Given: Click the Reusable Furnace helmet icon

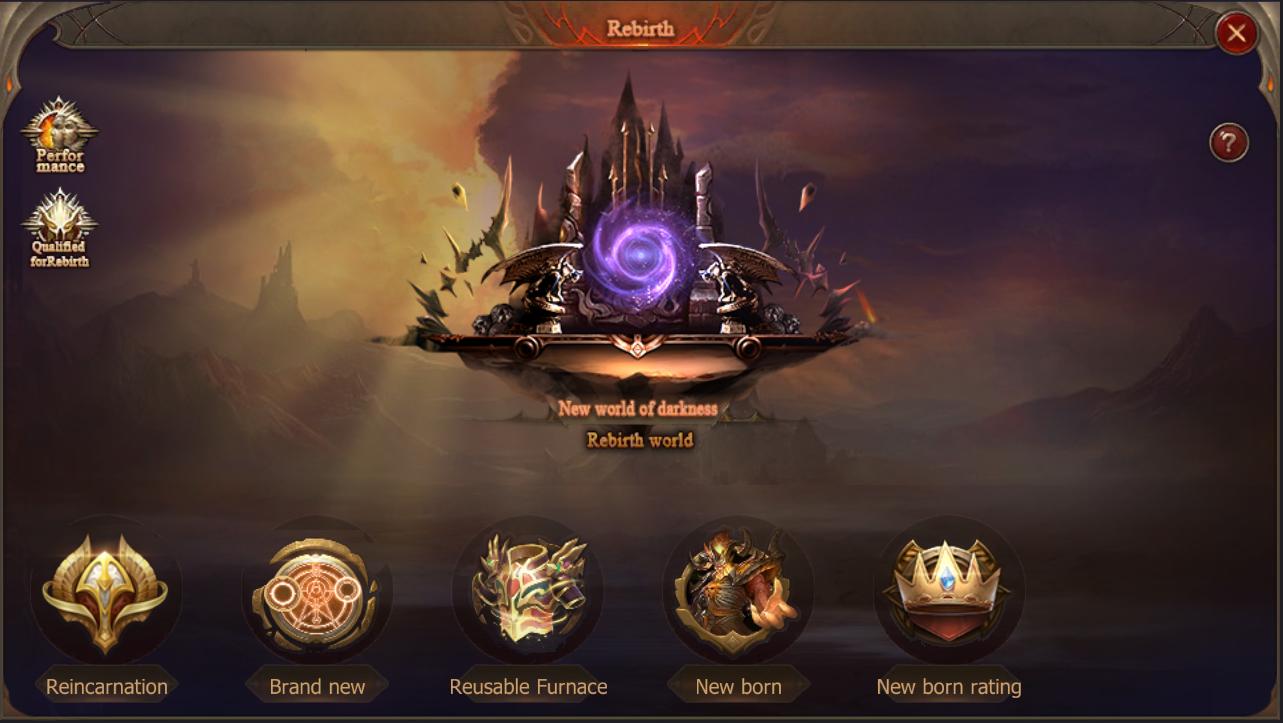Looking at the screenshot, I should [528, 590].
